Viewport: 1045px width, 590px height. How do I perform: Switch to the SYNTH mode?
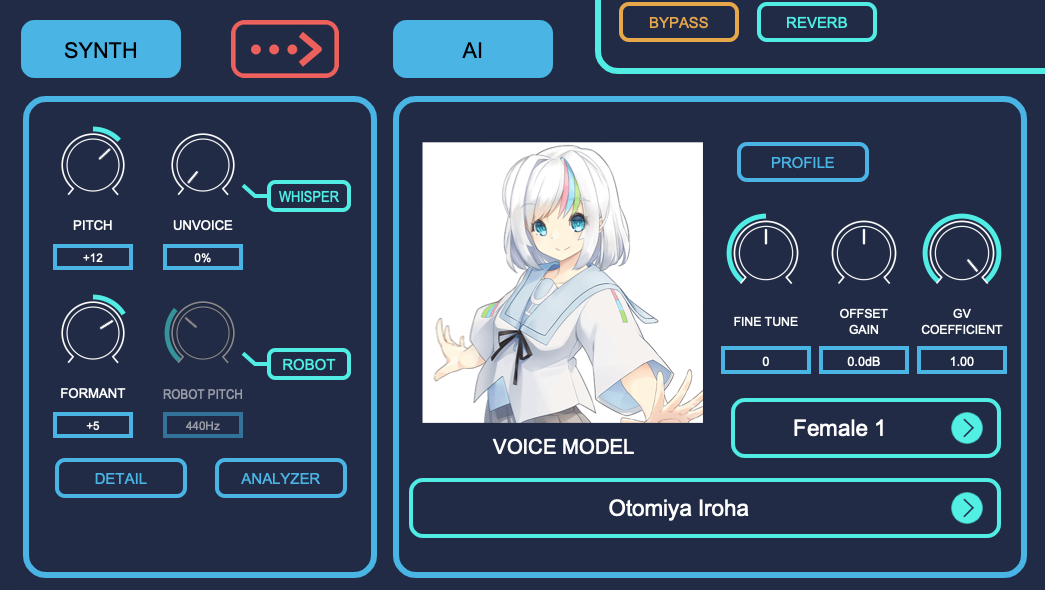click(x=100, y=49)
